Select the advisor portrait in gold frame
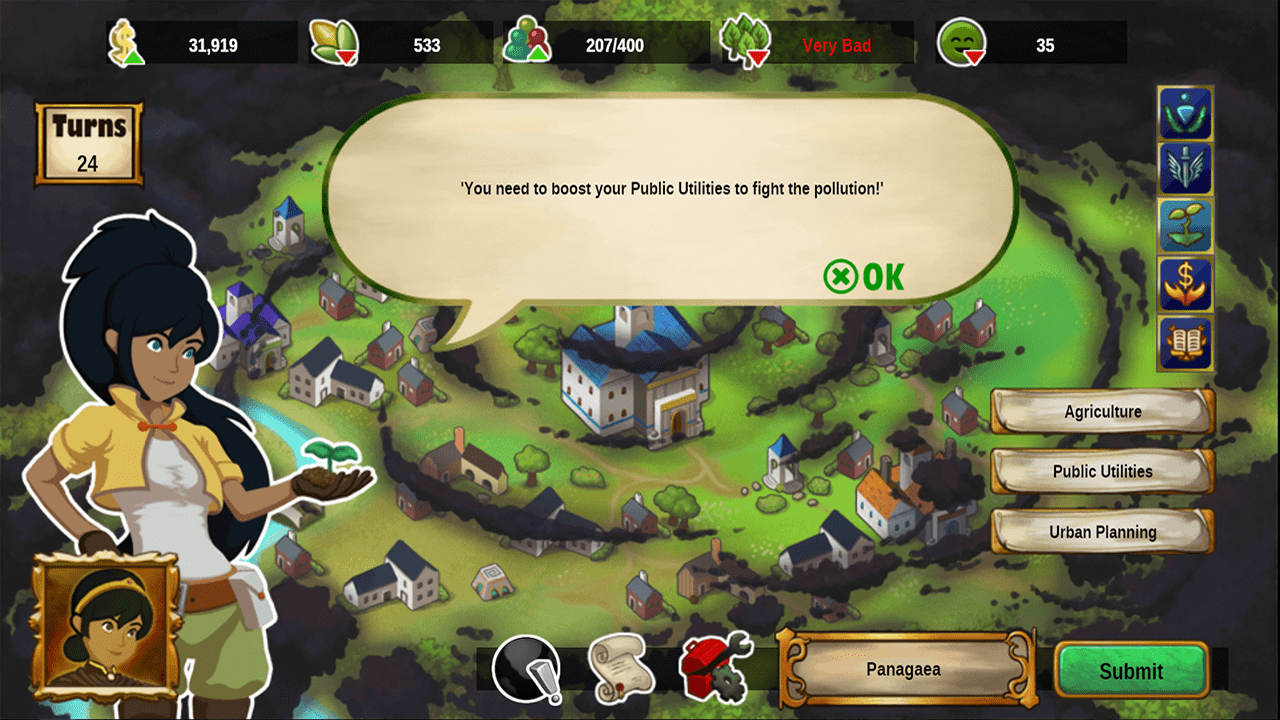 click(x=105, y=626)
